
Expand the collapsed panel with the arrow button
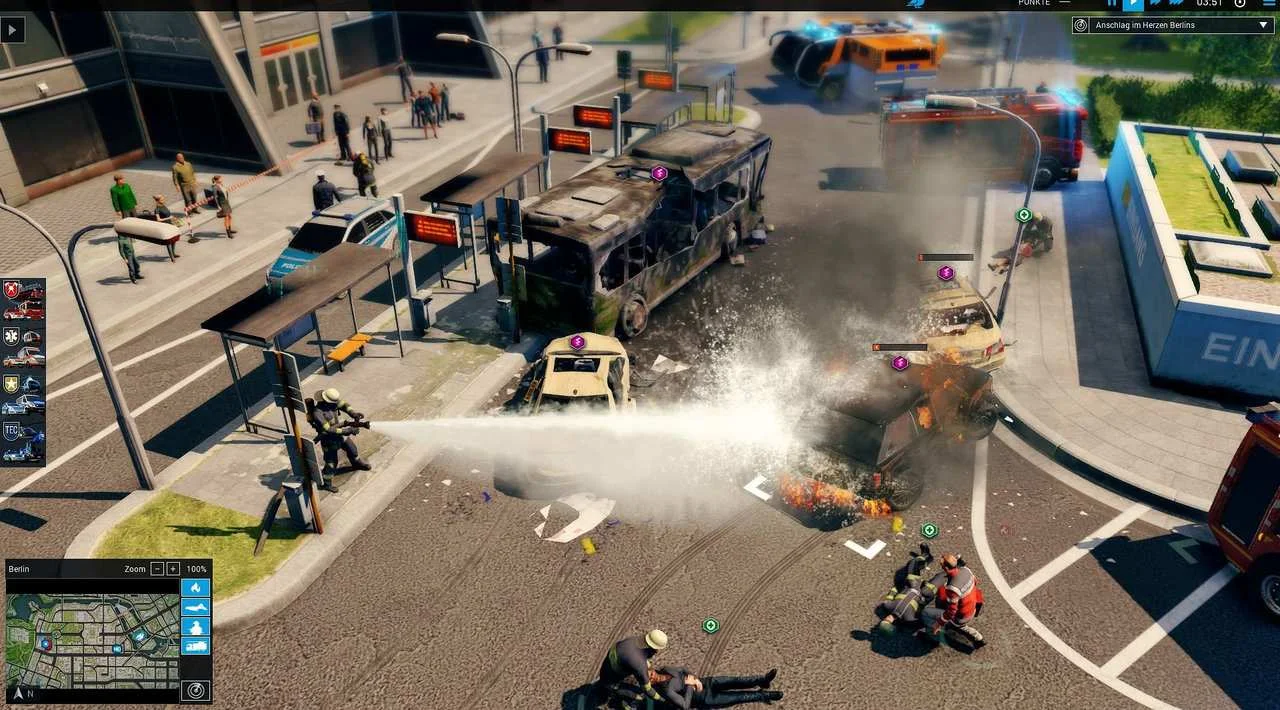[13, 30]
